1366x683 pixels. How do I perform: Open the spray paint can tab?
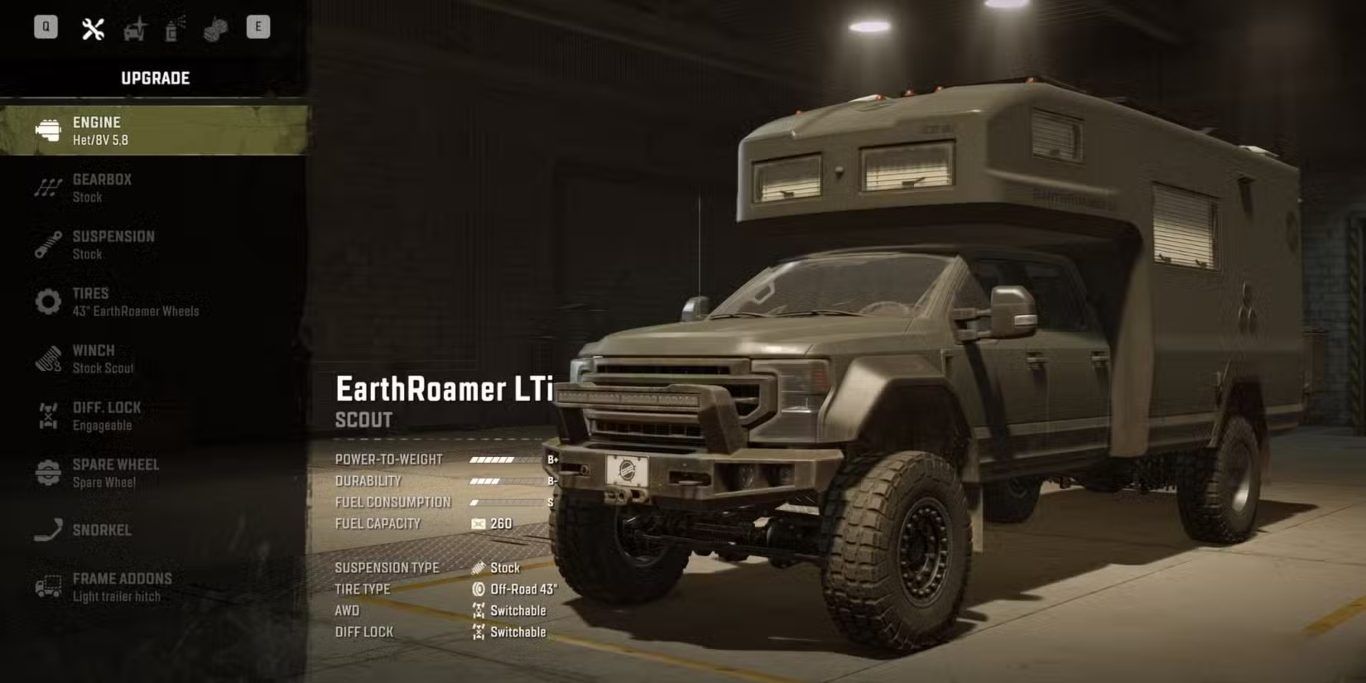click(x=175, y=29)
